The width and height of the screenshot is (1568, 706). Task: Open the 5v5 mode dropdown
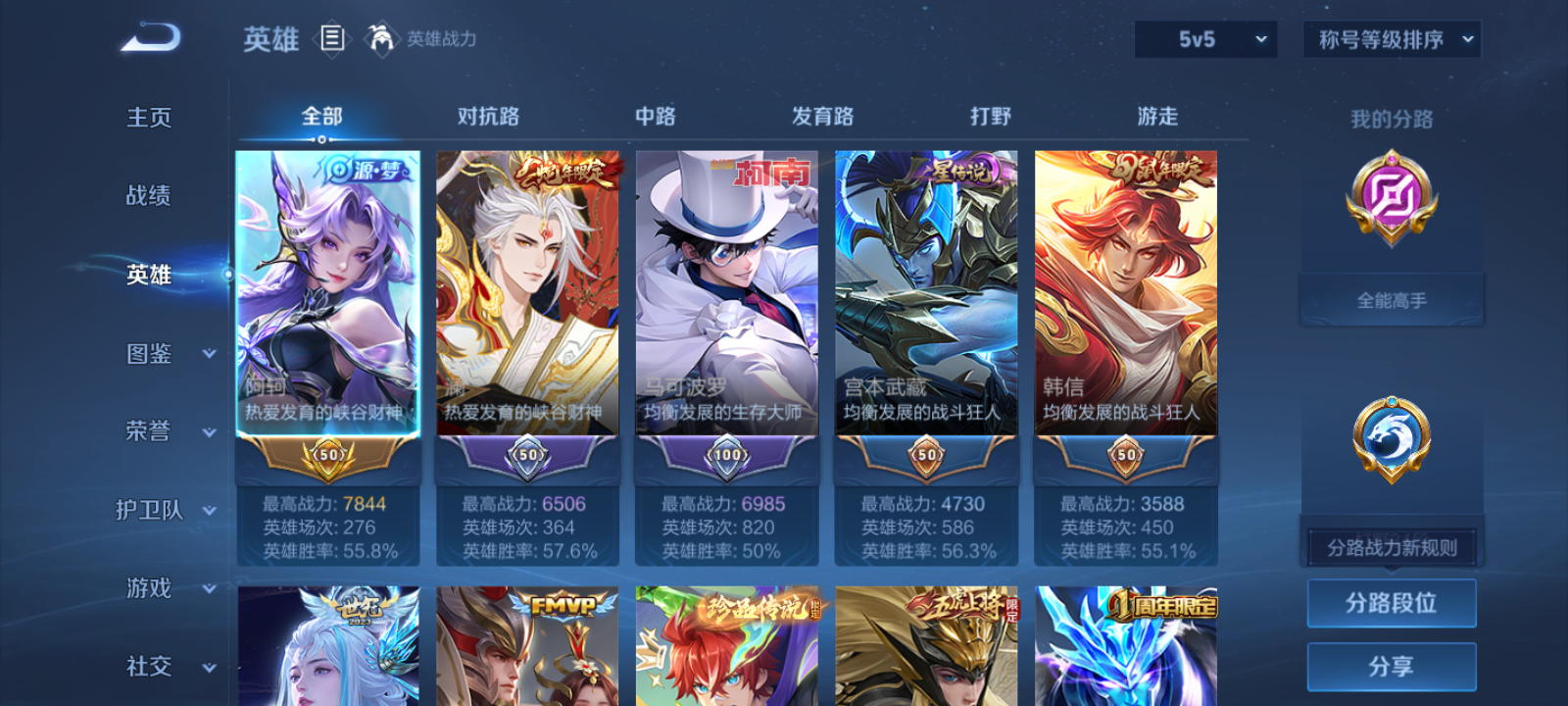pyautogui.click(x=1204, y=40)
